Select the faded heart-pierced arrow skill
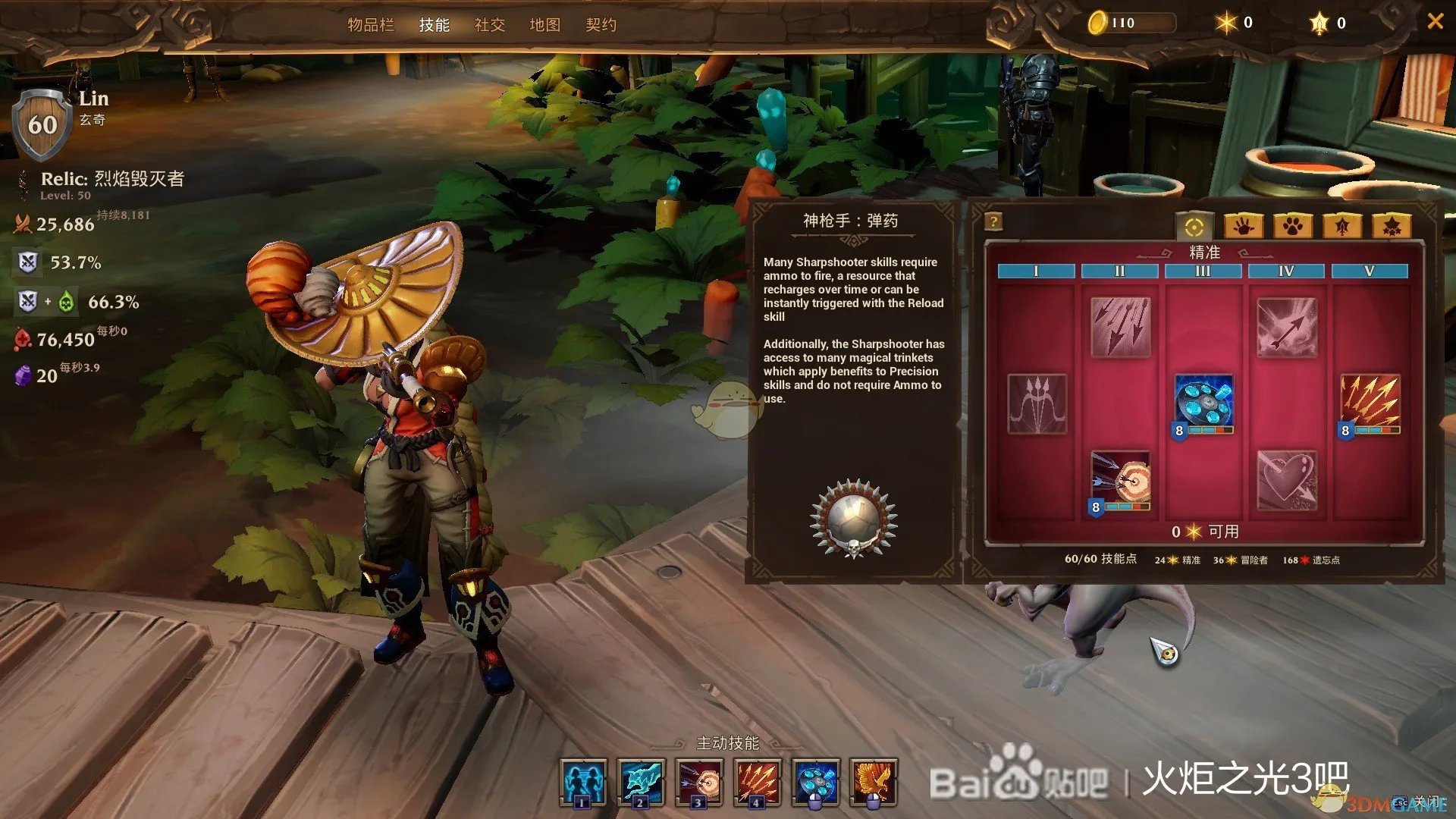Screen dimensions: 1456x819 click(x=1287, y=480)
